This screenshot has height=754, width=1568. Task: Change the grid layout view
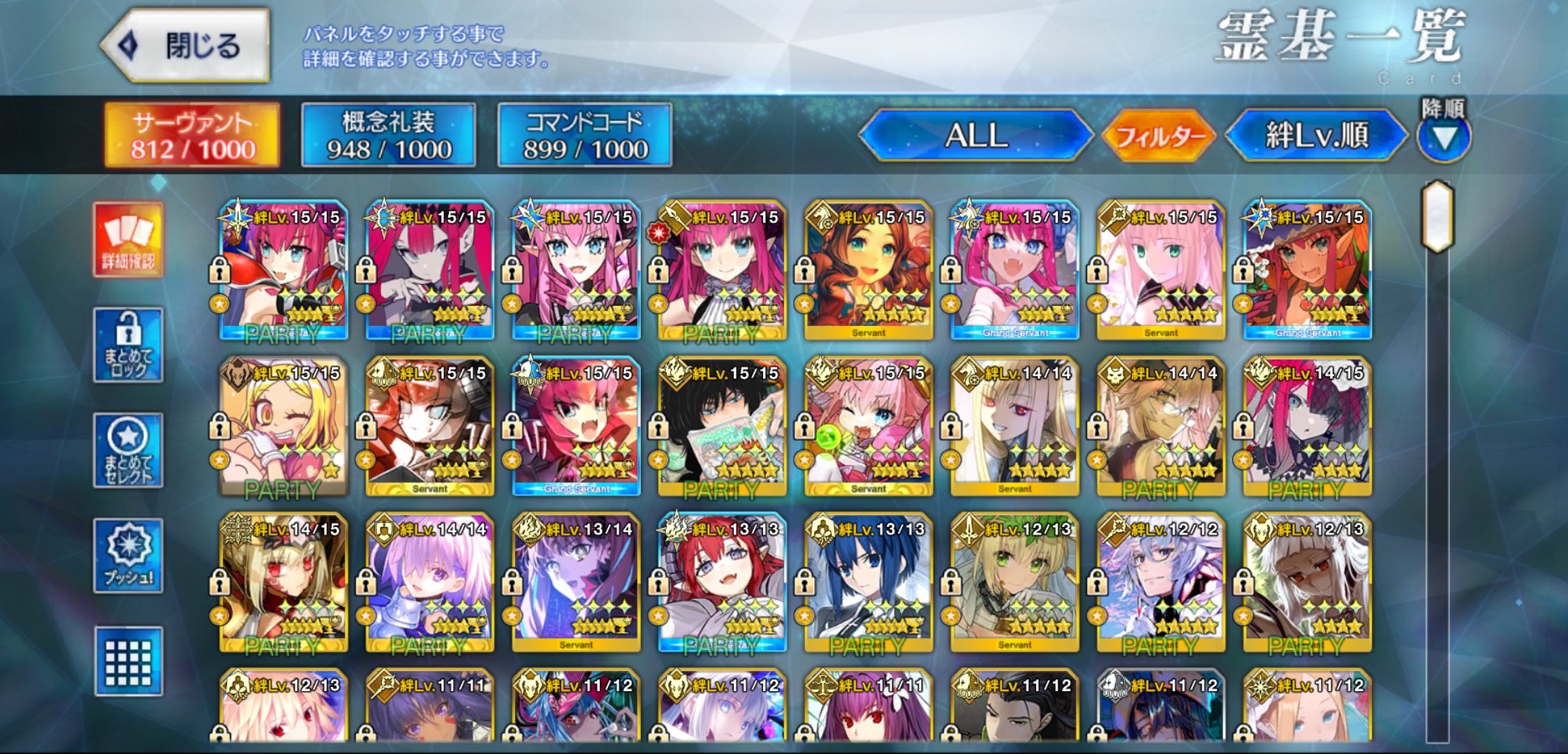pyautogui.click(x=128, y=661)
